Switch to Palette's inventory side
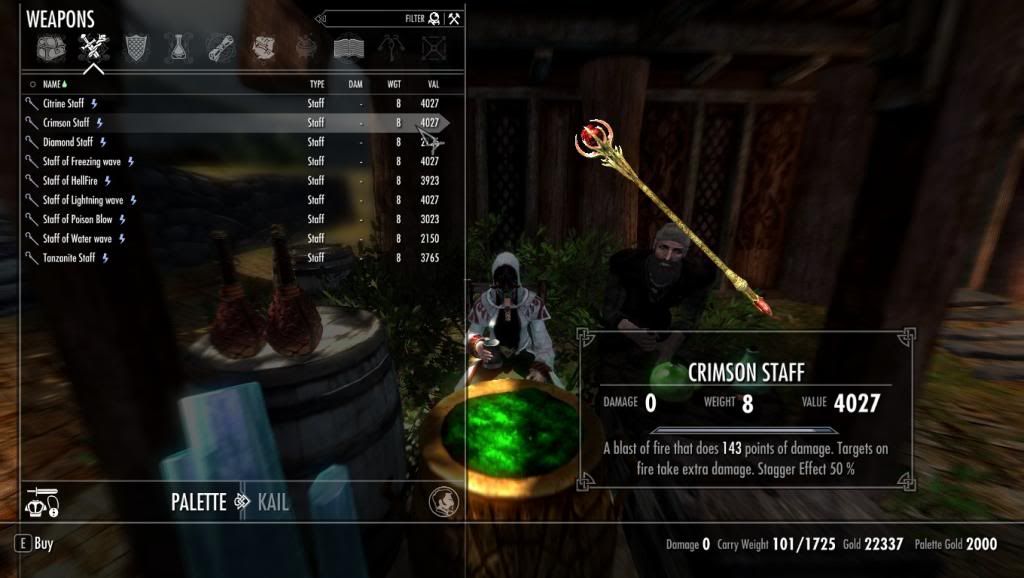Image resolution: width=1024 pixels, height=578 pixels. (x=198, y=502)
